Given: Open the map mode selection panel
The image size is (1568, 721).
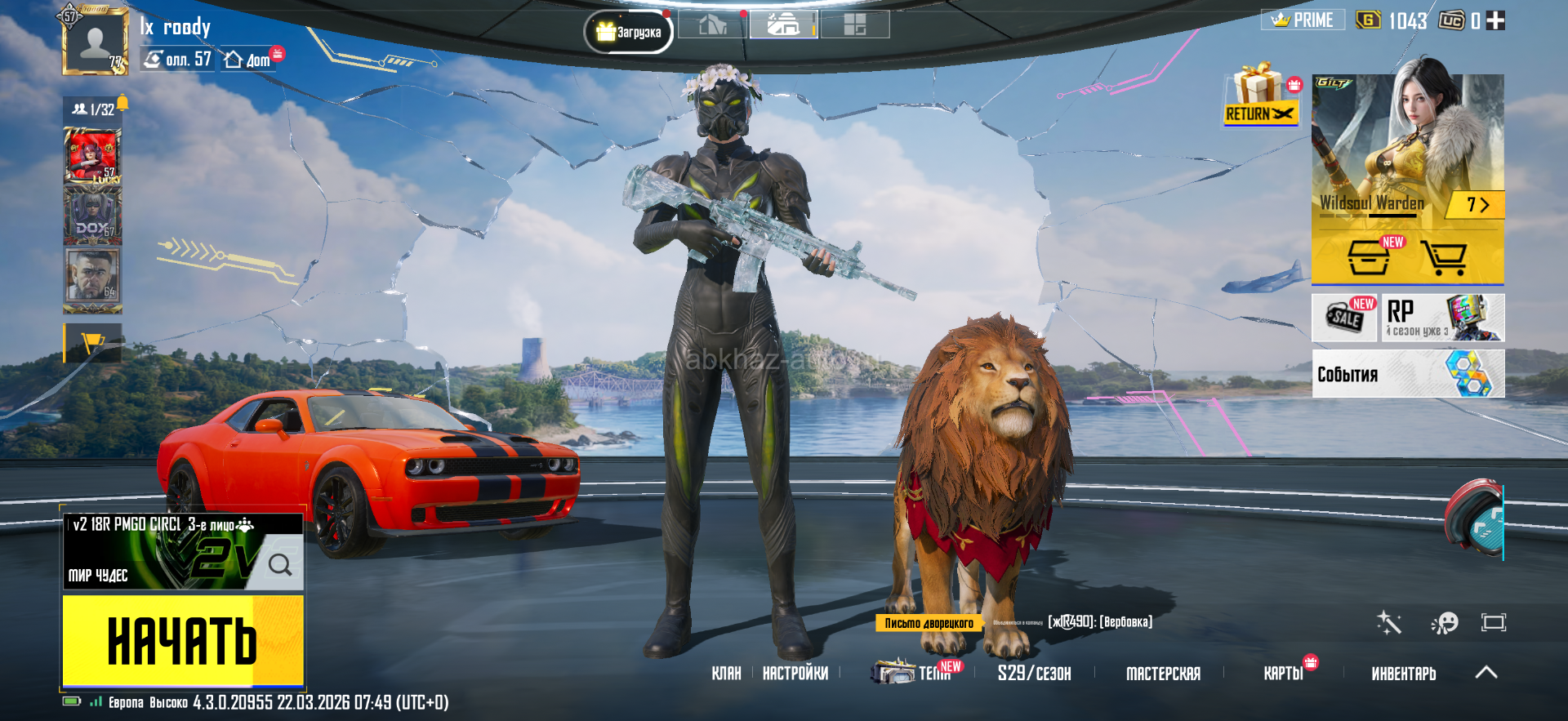Looking at the screenshot, I should 182,552.
